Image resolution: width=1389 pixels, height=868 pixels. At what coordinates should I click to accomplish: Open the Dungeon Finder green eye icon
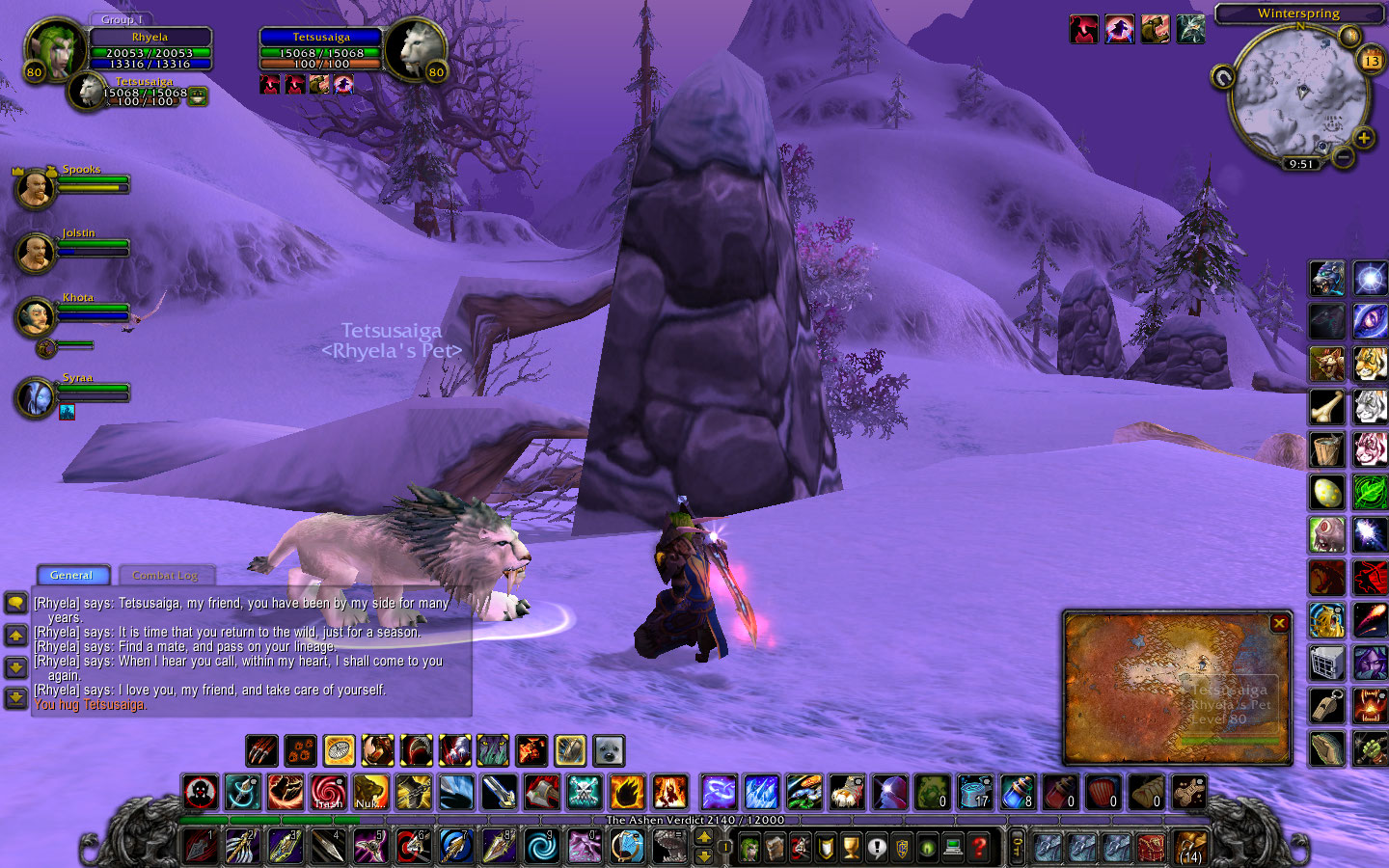coord(928,847)
